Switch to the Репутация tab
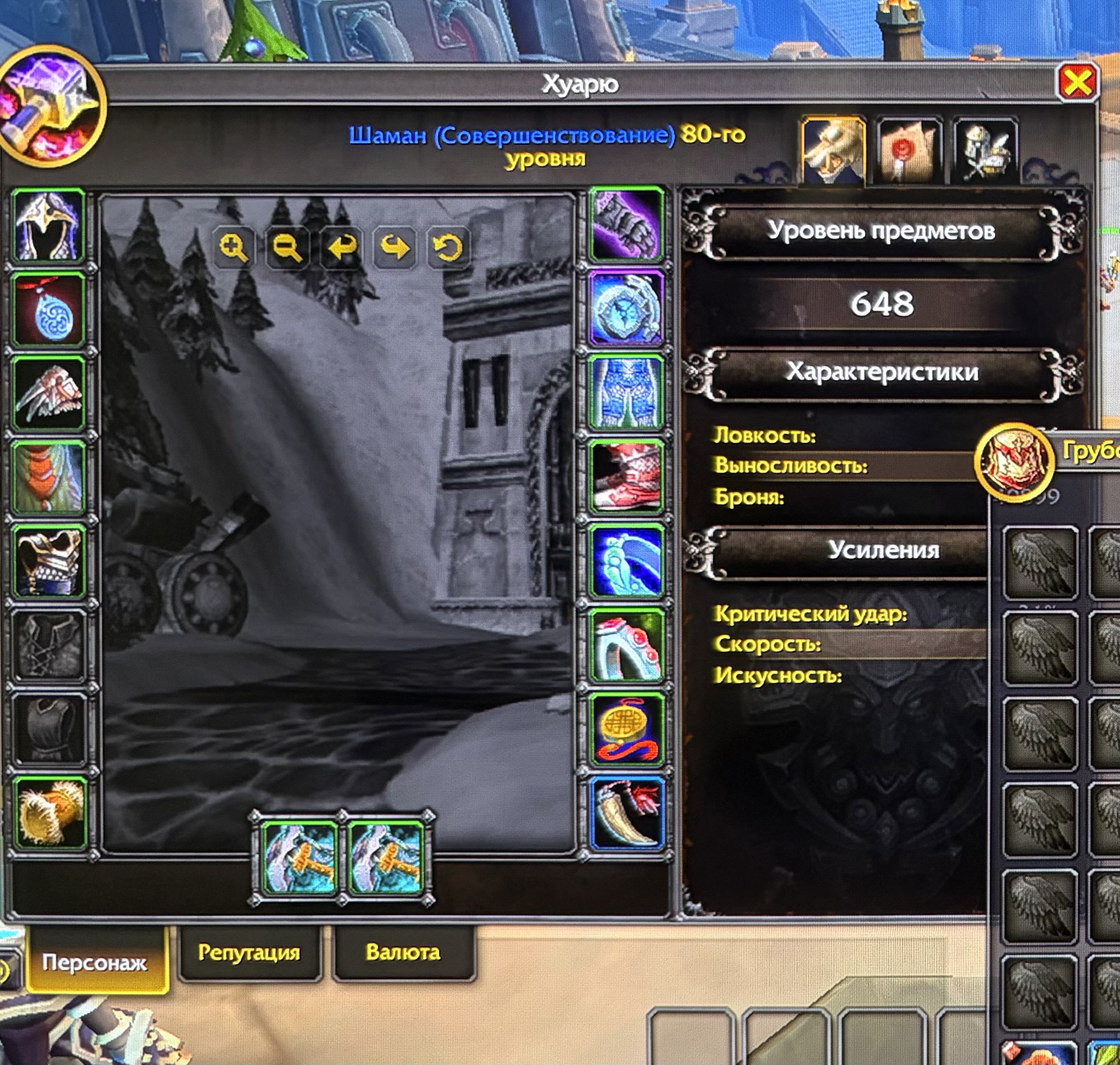The image size is (1120, 1065). [x=250, y=954]
